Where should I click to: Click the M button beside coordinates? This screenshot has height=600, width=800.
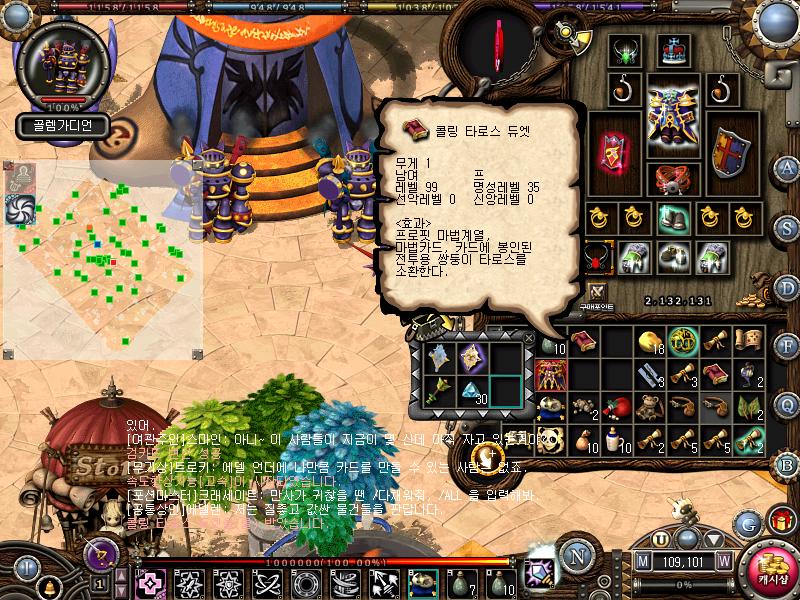pos(644,561)
